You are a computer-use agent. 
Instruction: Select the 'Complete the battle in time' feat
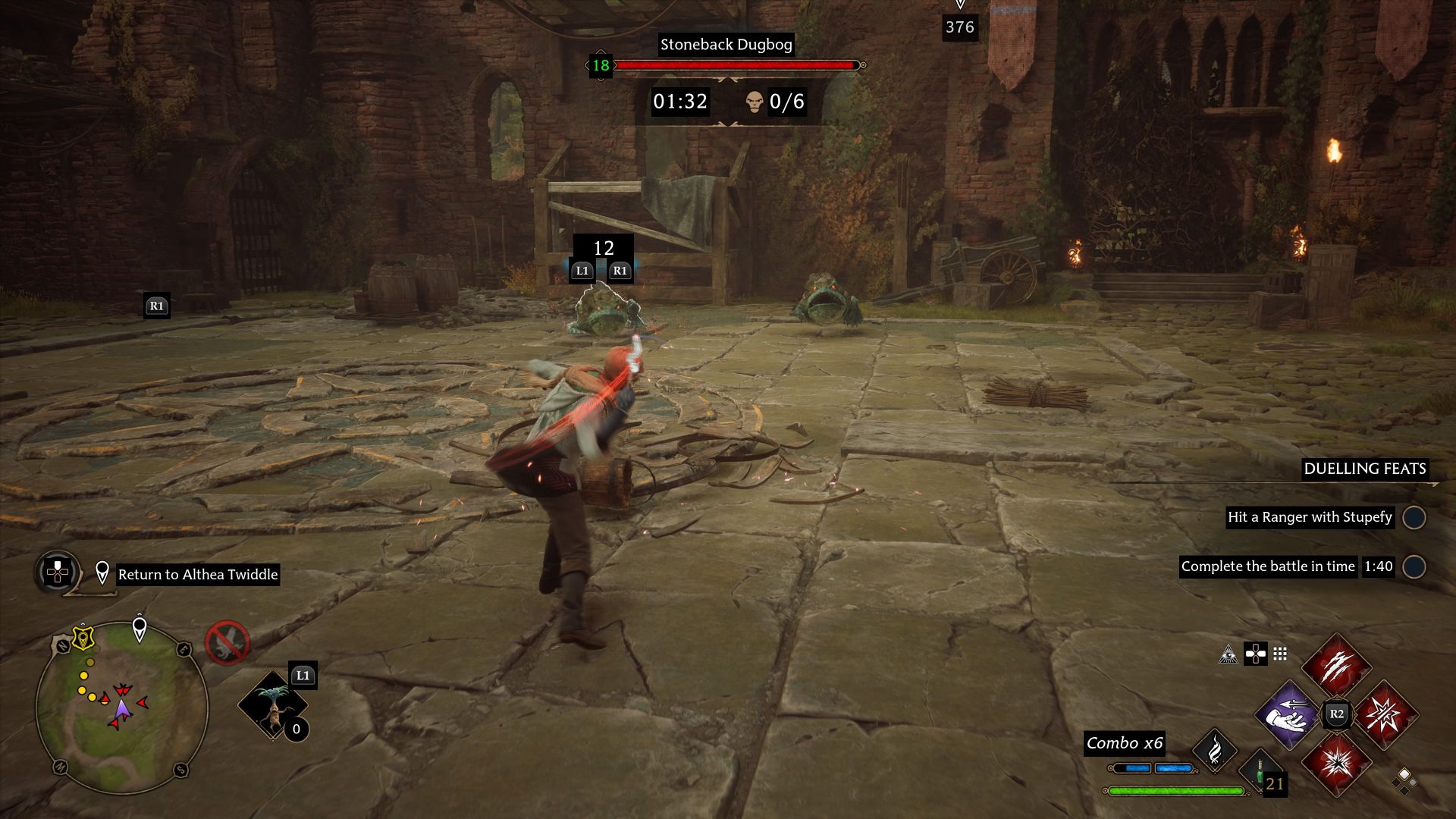point(1268,566)
